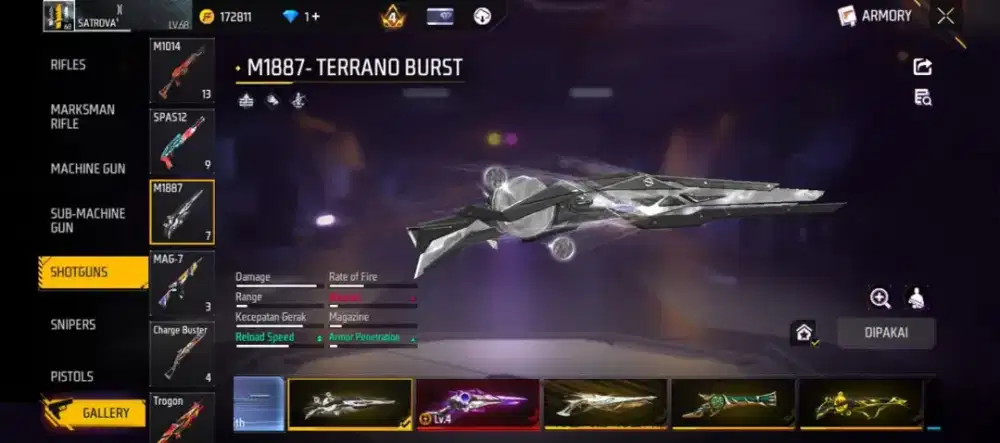This screenshot has height=443, width=1000.
Task: Switch to the Snipers category
Action: [x=73, y=324]
